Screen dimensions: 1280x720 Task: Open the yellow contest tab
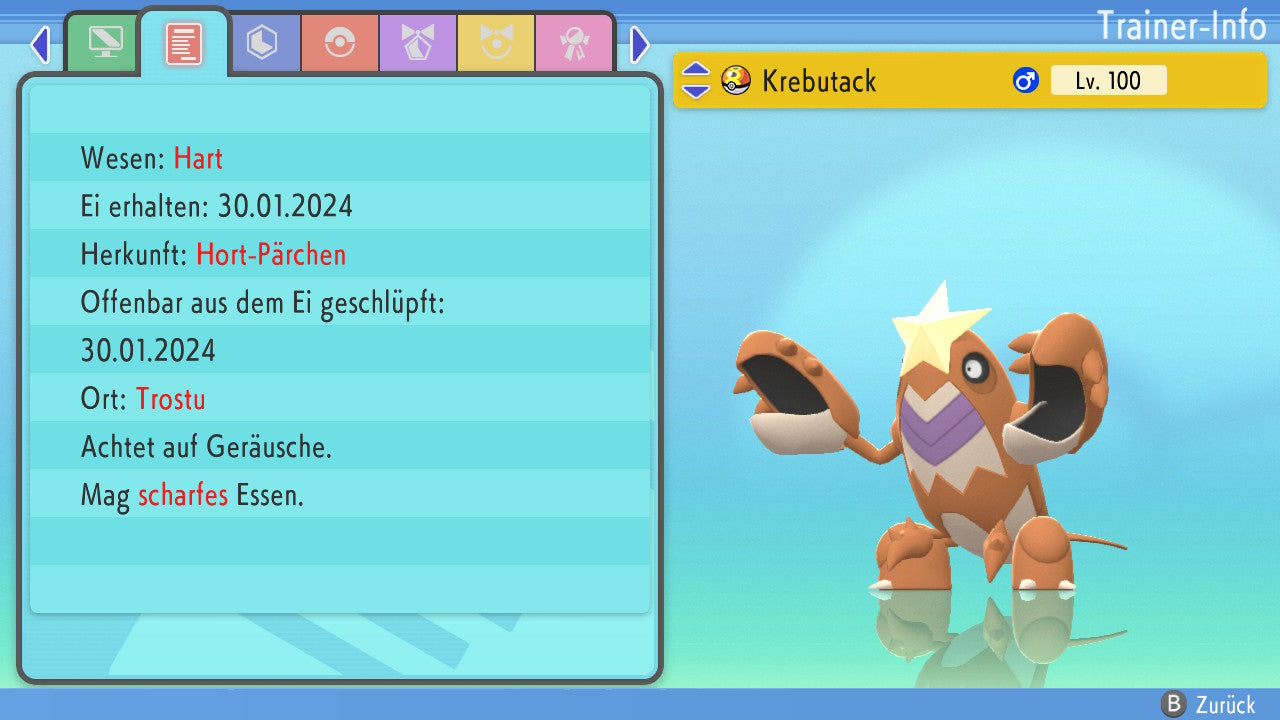coord(496,43)
